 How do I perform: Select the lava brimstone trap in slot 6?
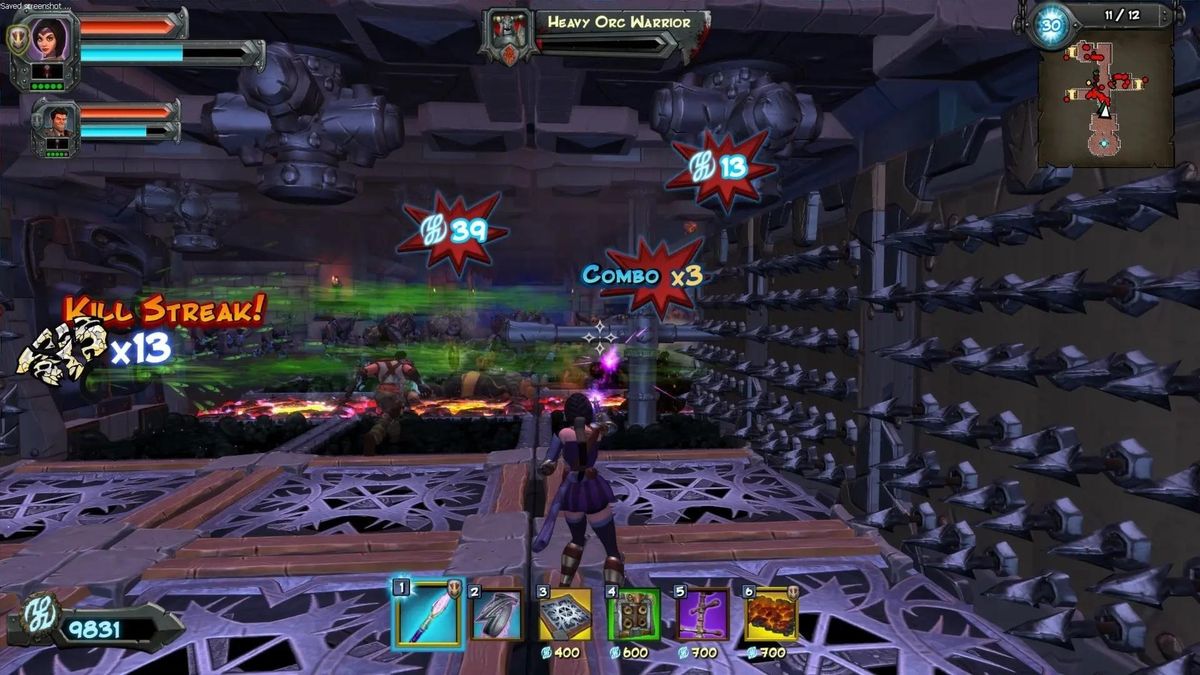(x=771, y=614)
